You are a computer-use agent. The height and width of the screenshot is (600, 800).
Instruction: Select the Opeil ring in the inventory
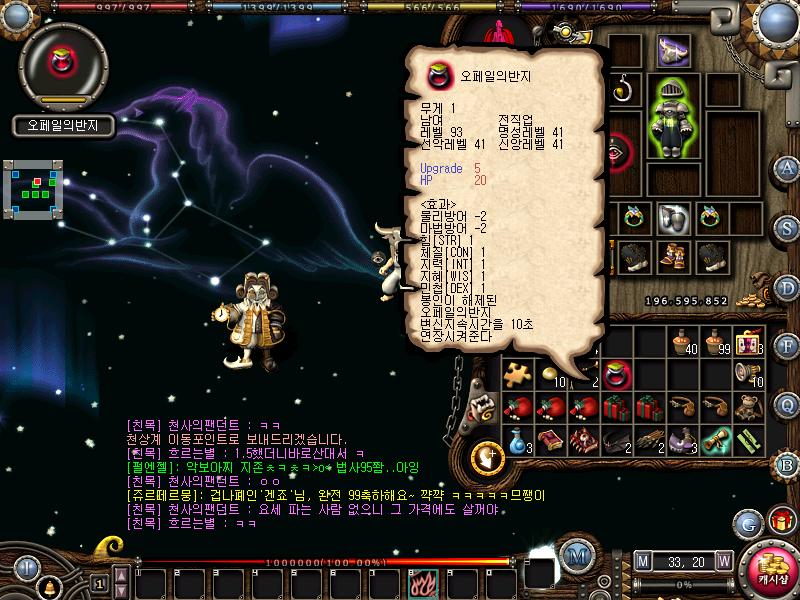(x=618, y=375)
